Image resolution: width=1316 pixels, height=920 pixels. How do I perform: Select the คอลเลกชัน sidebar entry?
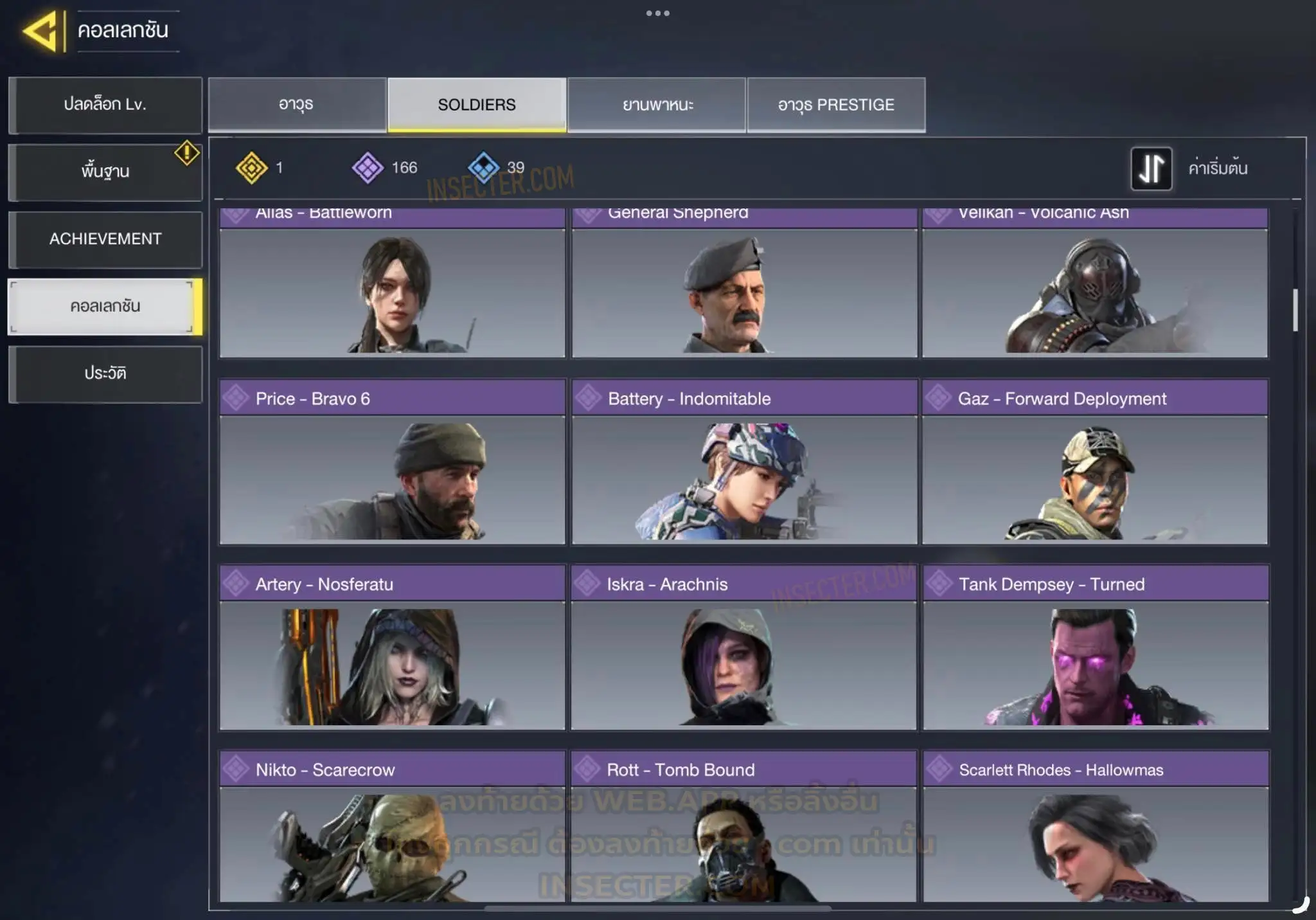[105, 307]
